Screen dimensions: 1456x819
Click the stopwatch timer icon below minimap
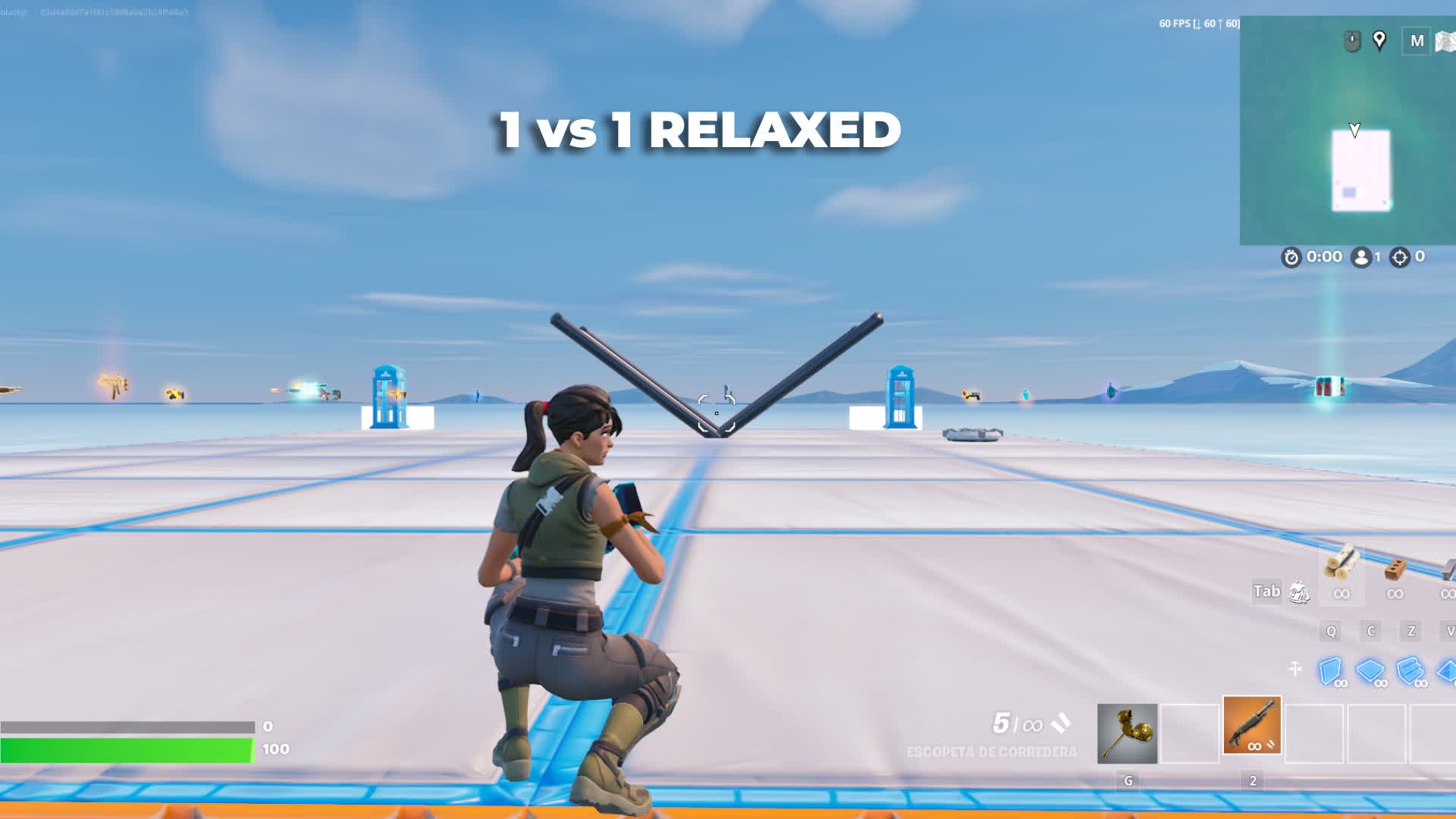(1291, 256)
